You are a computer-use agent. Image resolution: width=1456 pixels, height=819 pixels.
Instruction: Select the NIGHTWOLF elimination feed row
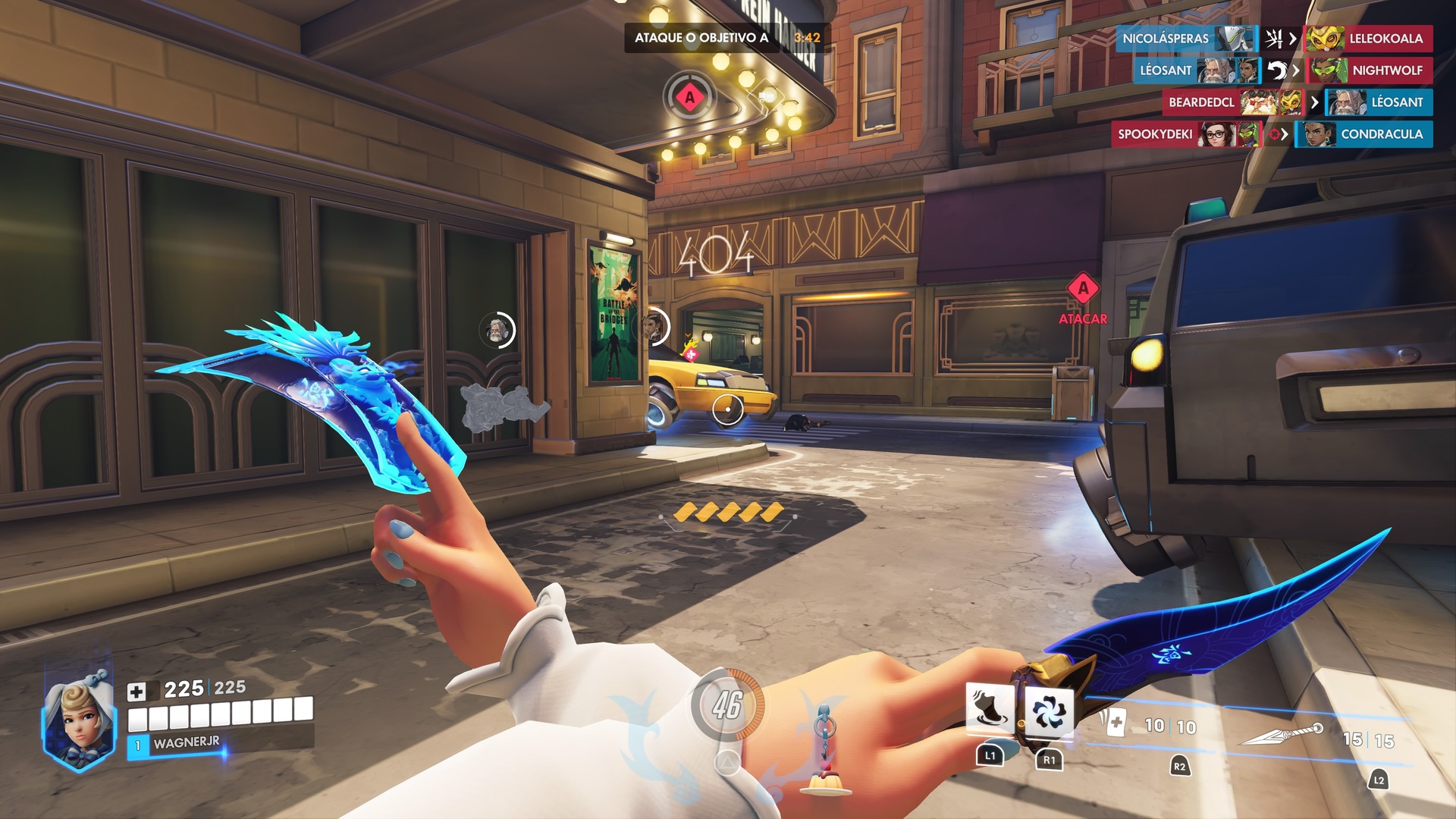1370,71
